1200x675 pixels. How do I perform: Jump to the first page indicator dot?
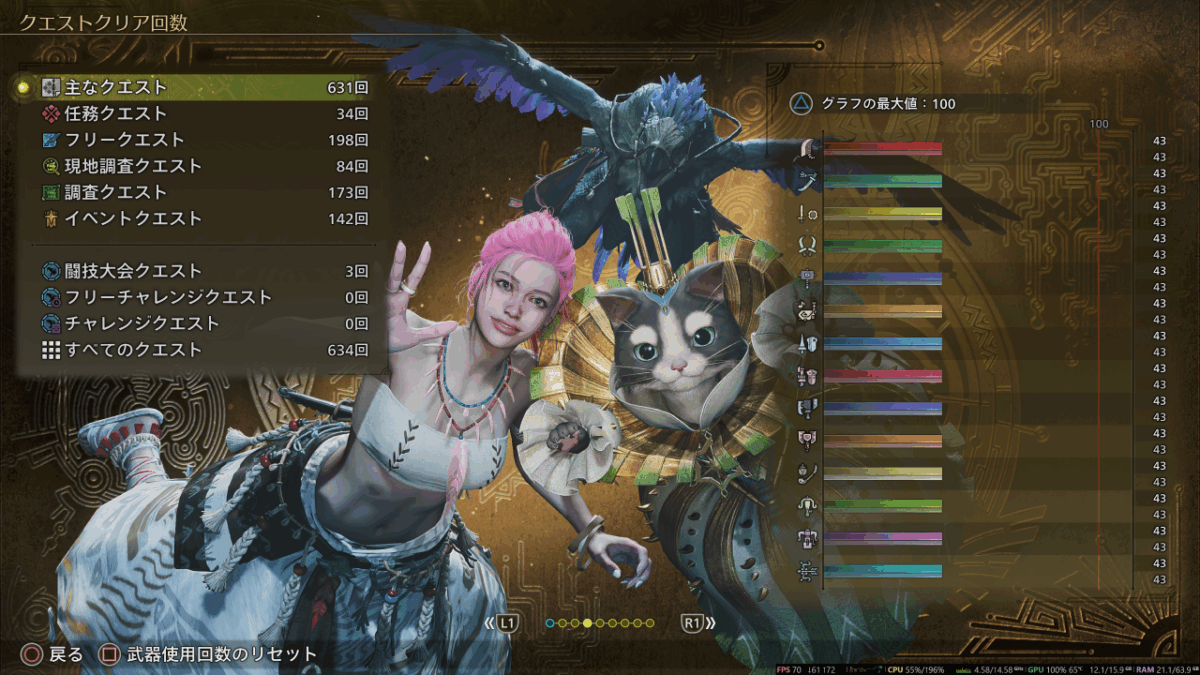pyautogui.click(x=550, y=623)
